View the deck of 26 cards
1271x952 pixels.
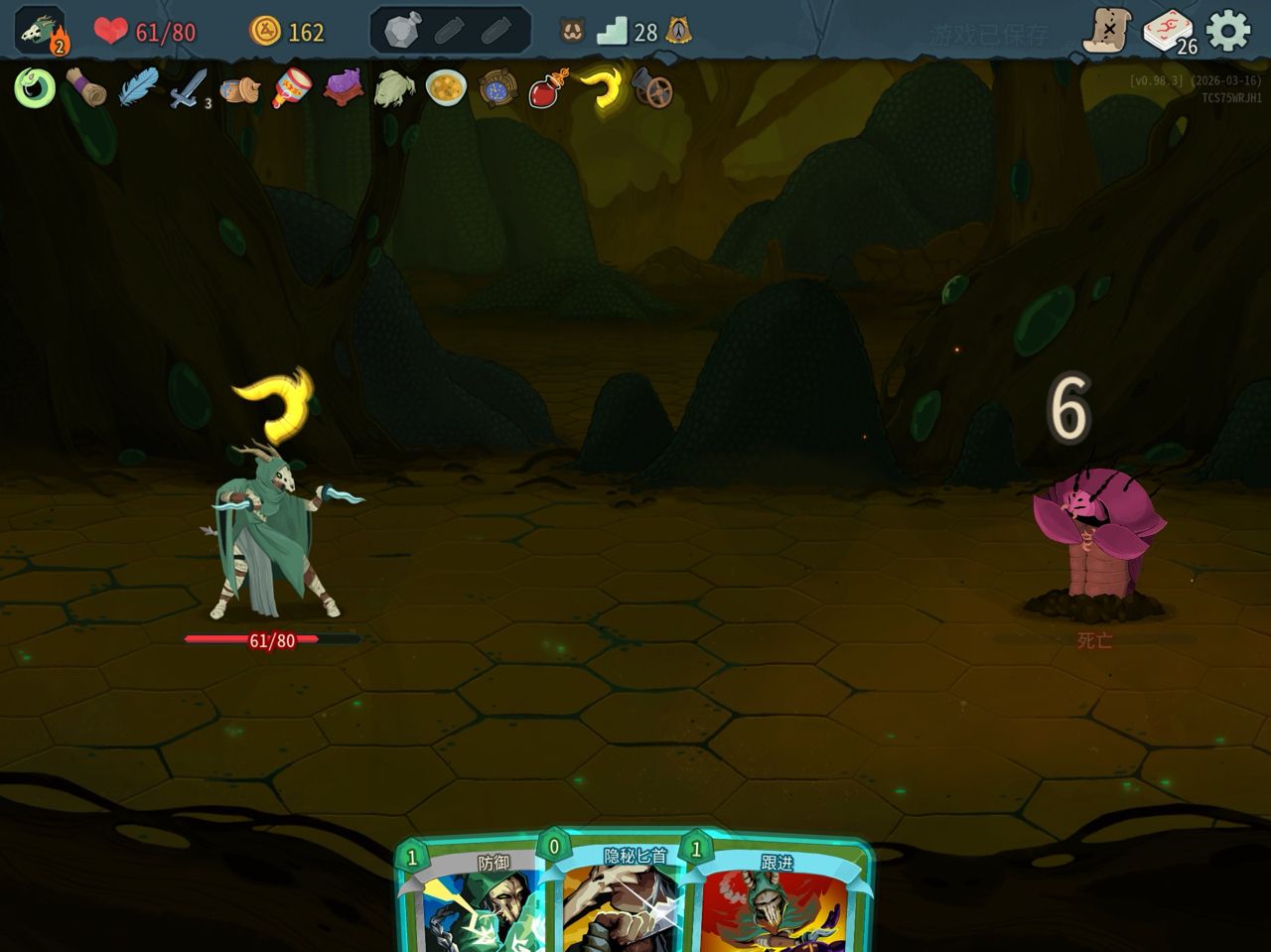(x=1169, y=31)
